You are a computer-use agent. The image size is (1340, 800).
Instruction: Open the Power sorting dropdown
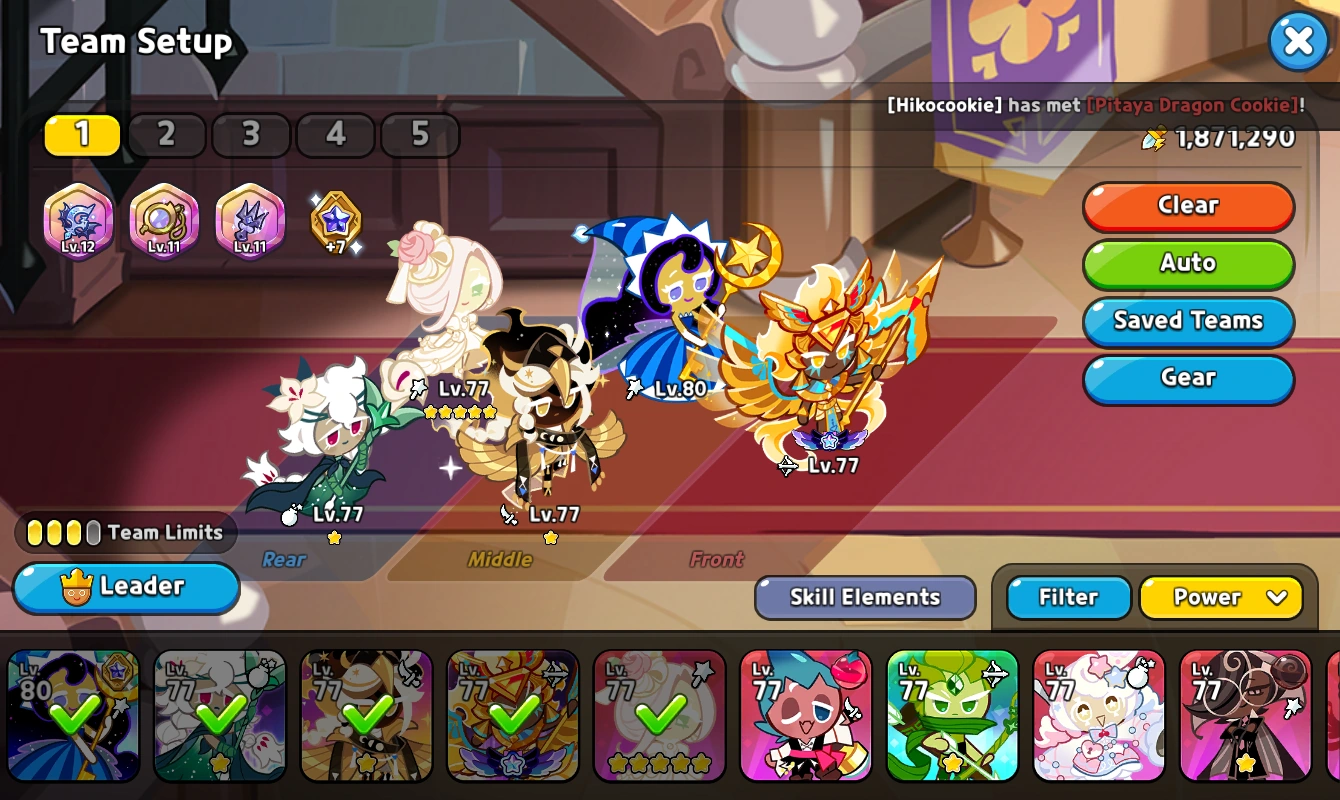tap(1221, 597)
